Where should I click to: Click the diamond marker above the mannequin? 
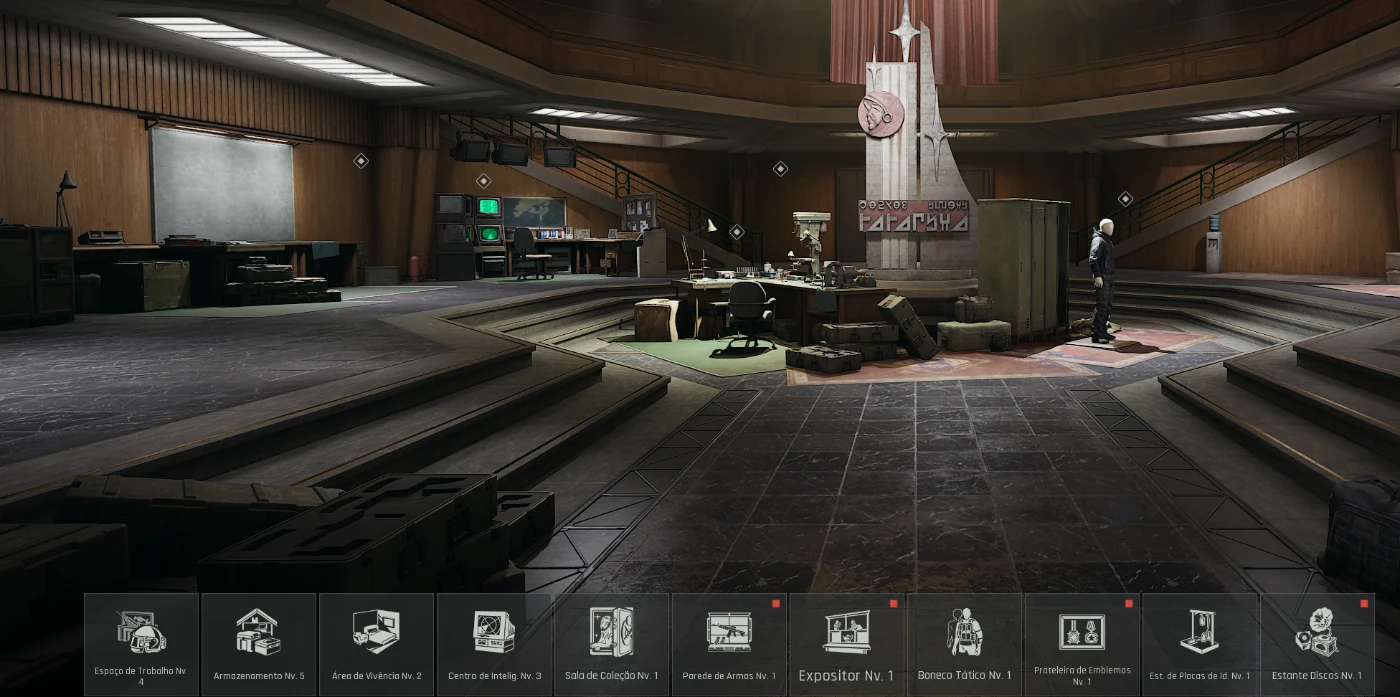(1125, 199)
